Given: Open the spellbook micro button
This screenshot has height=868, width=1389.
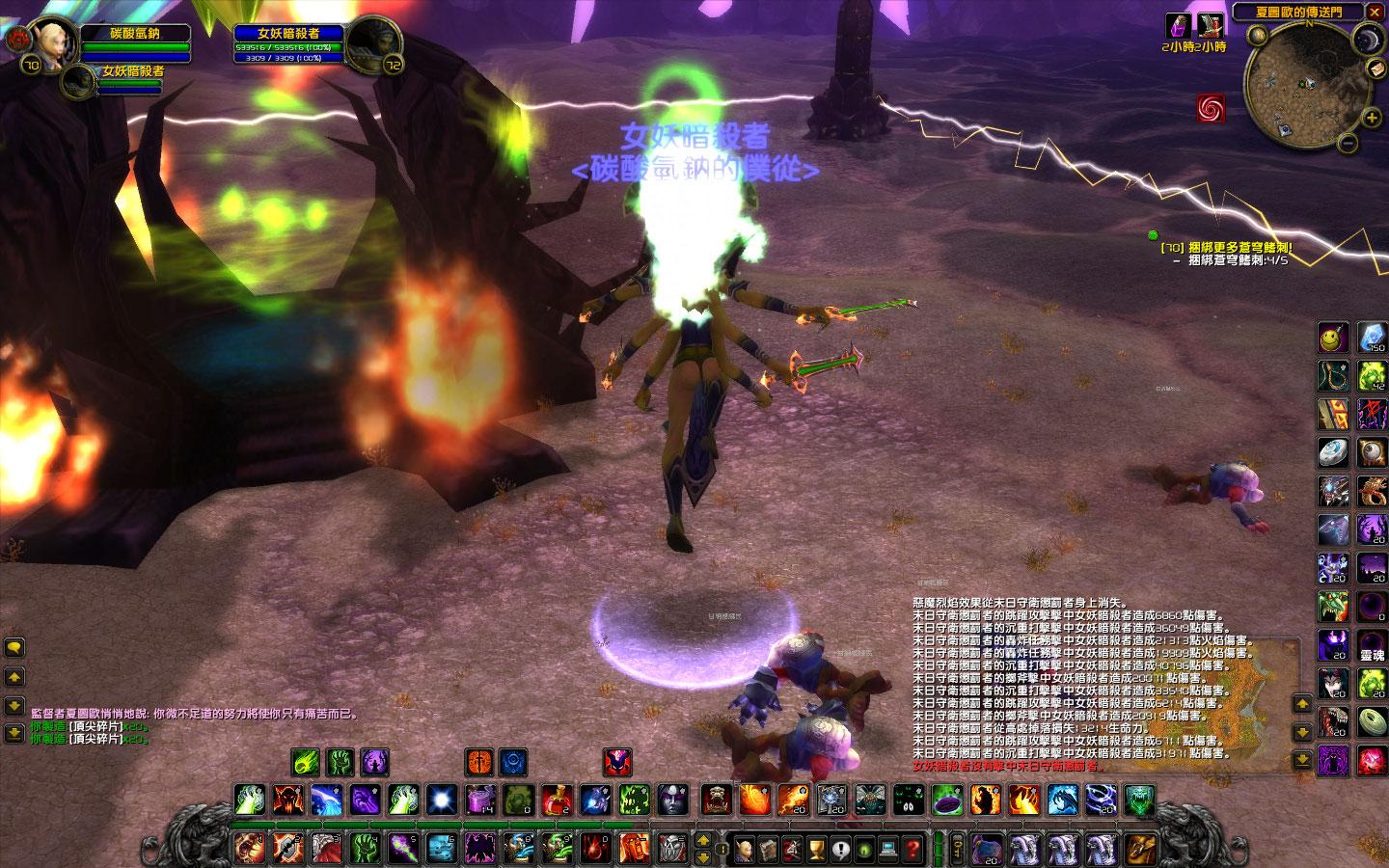Looking at the screenshot, I should pyautogui.click(x=769, y=850).
